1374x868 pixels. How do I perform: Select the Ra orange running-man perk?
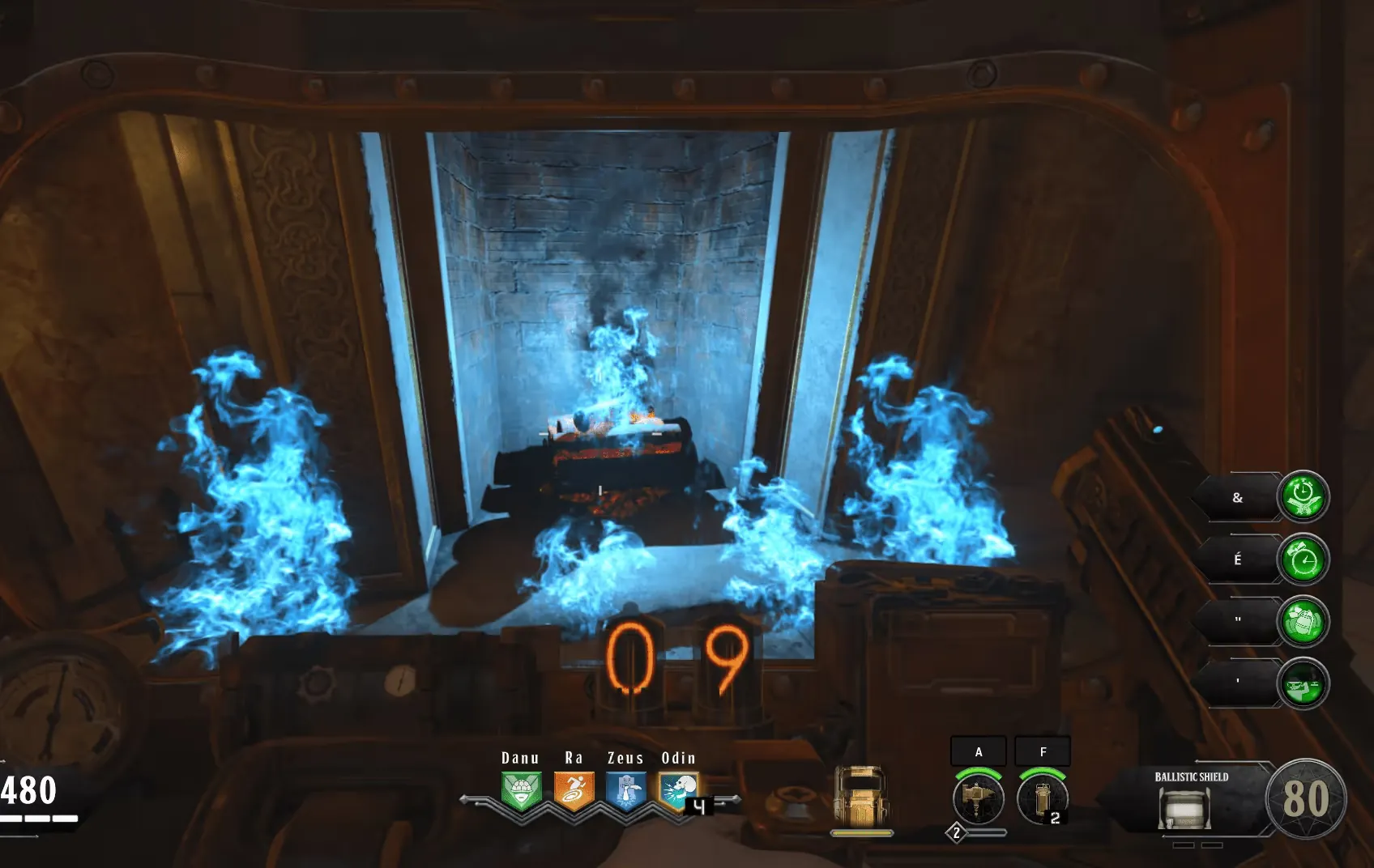point(574,790)
